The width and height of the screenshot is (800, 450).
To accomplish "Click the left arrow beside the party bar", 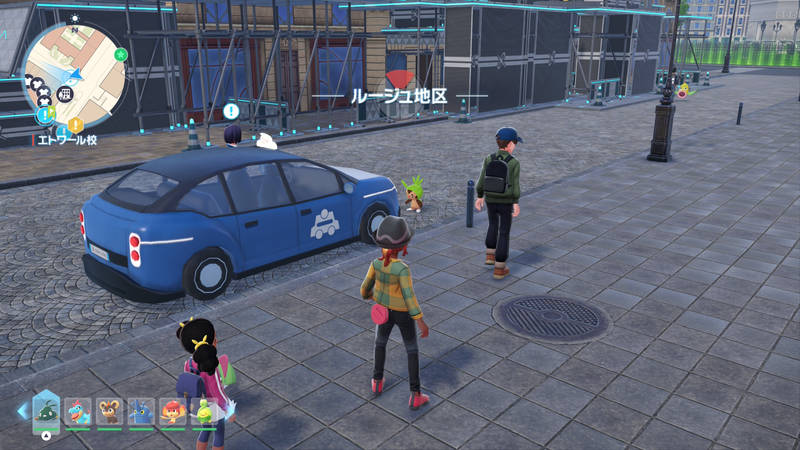I will (22, 411).
